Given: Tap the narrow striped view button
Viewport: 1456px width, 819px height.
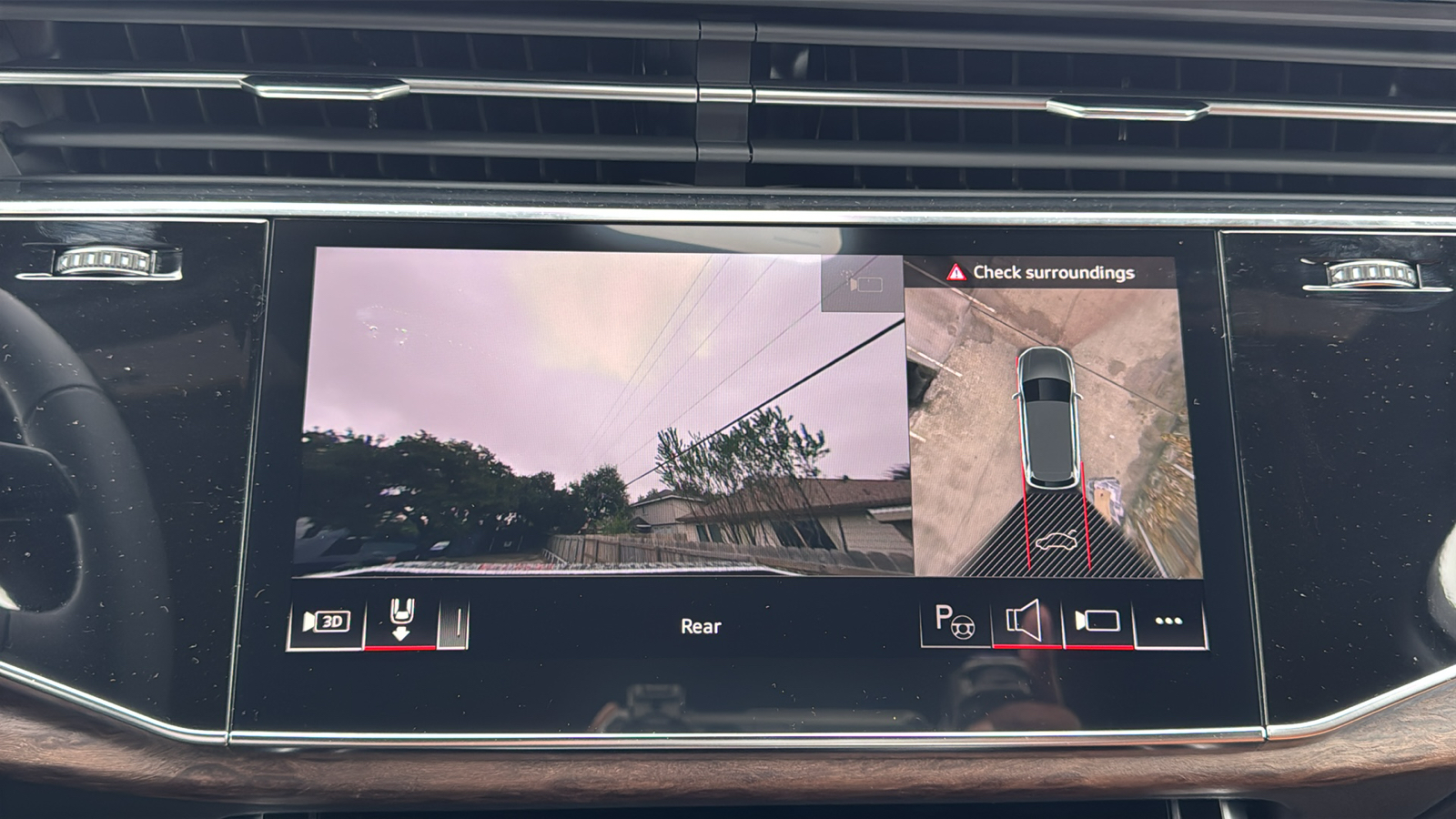Looking at the screenshot, I should coord(455,623).
